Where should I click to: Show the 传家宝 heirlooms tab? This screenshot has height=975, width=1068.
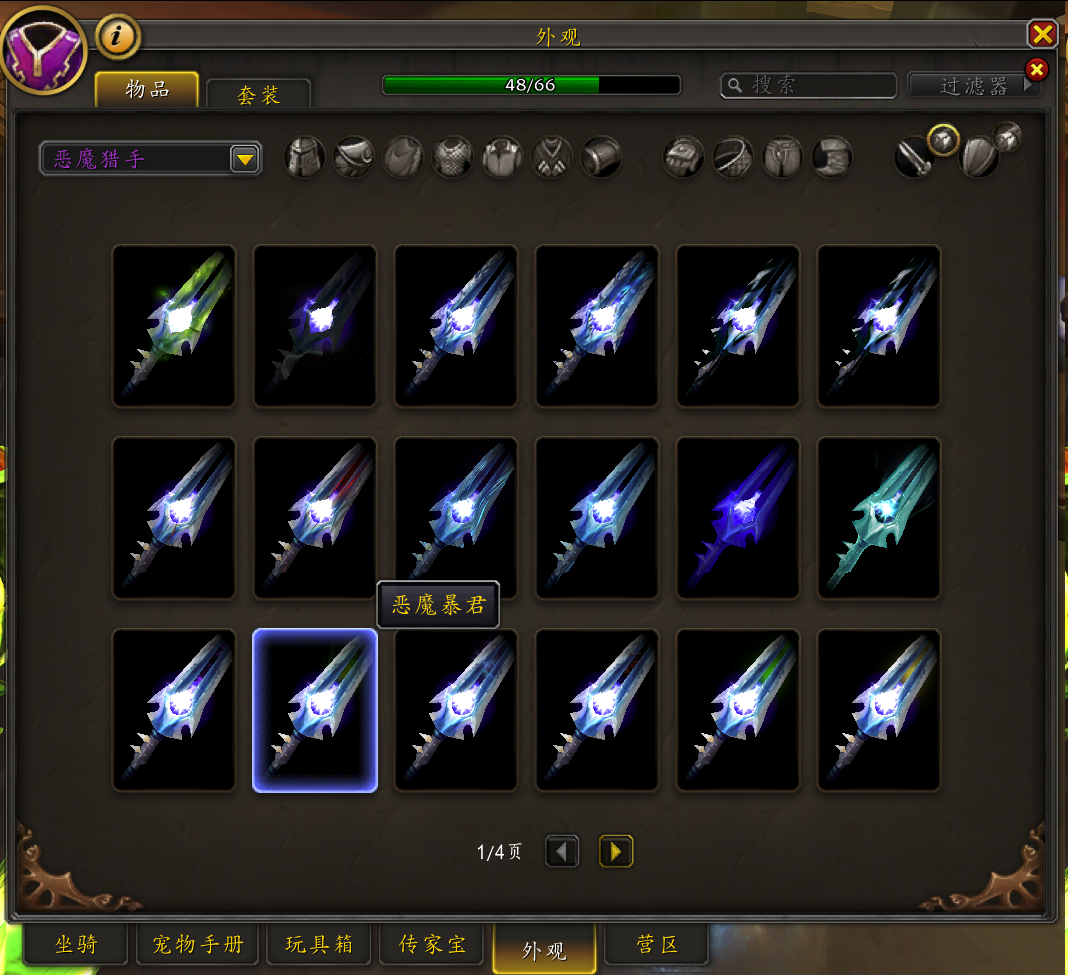(x=432, y=943)
